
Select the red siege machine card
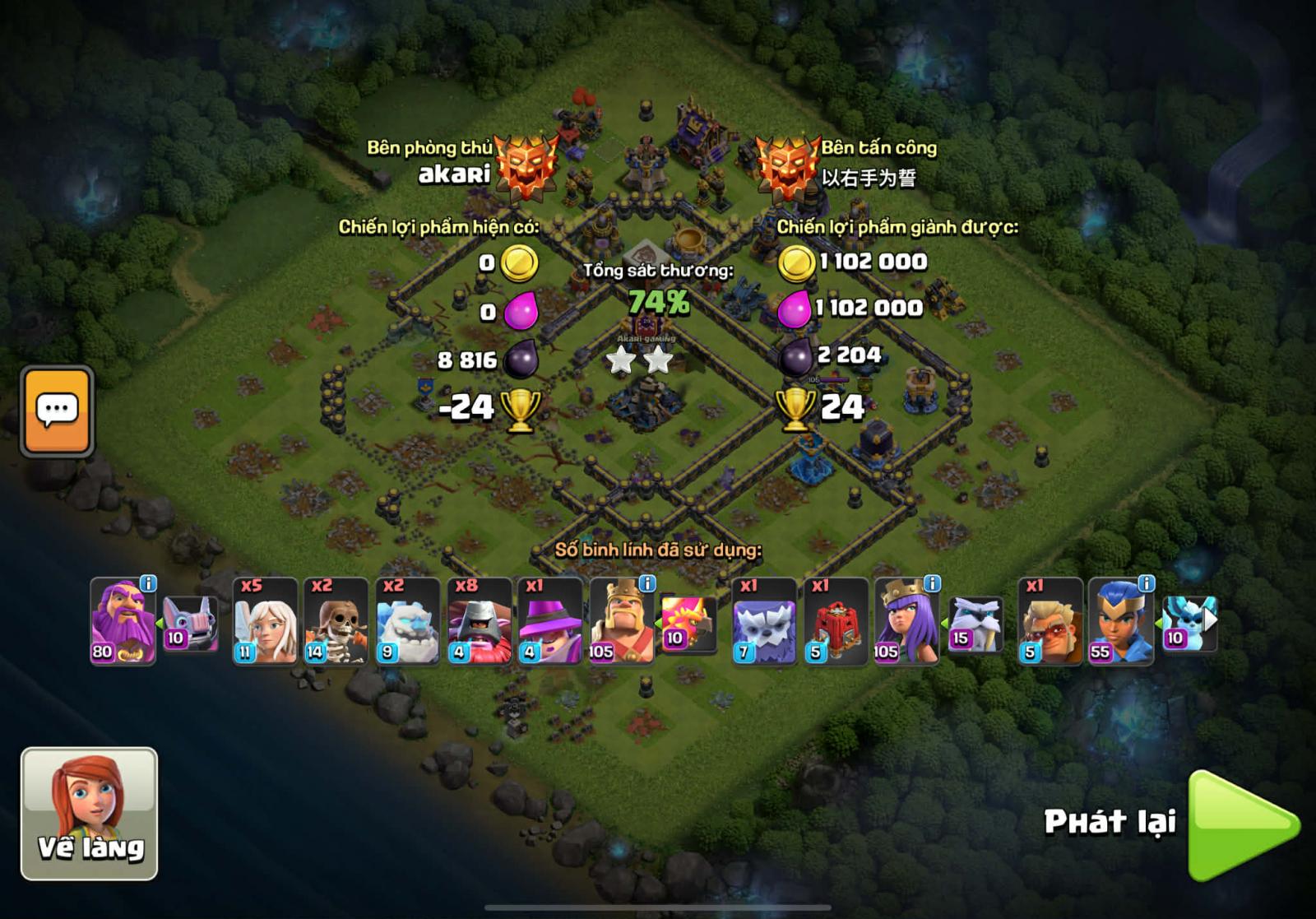pos(835,621)
